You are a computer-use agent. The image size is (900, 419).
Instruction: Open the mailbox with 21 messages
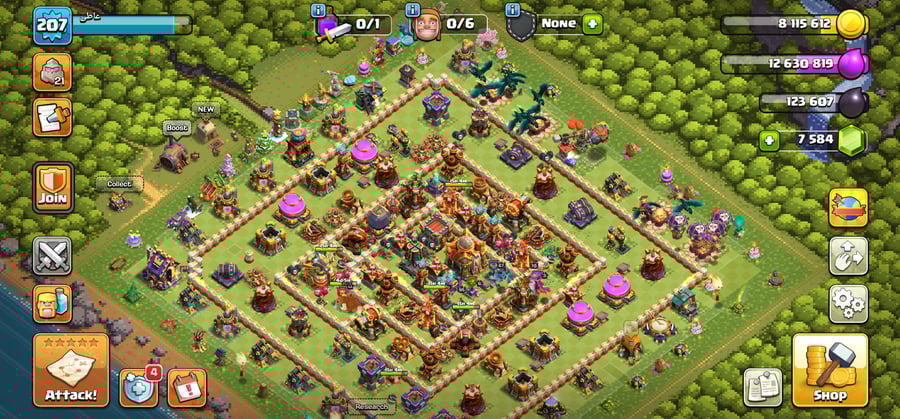pos(50,72)
